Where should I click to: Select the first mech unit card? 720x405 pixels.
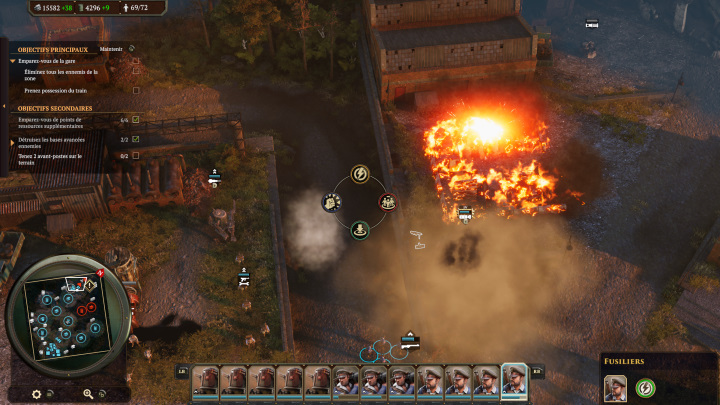[206, 380]
